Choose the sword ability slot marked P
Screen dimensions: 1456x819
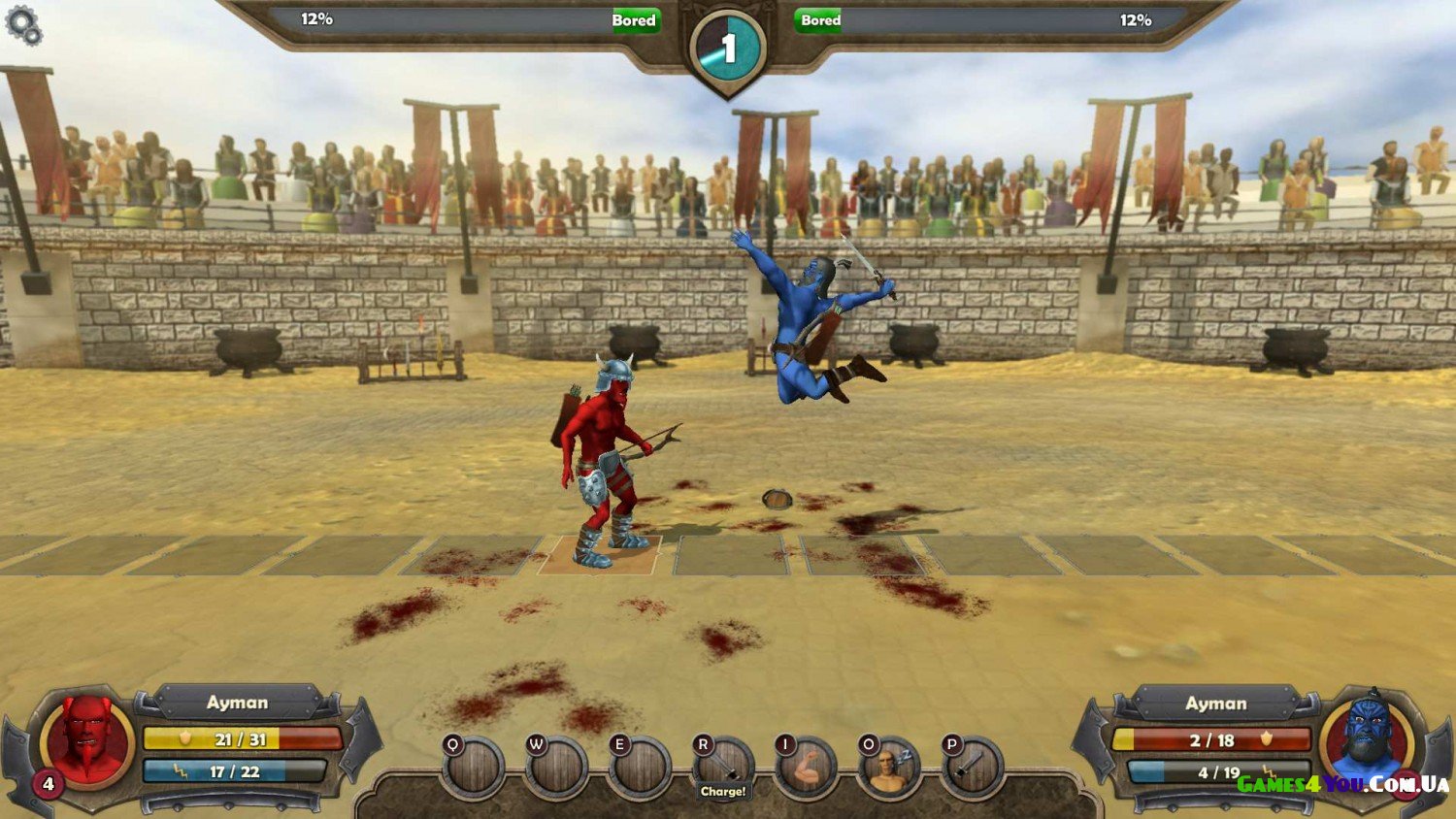point(973,770)
